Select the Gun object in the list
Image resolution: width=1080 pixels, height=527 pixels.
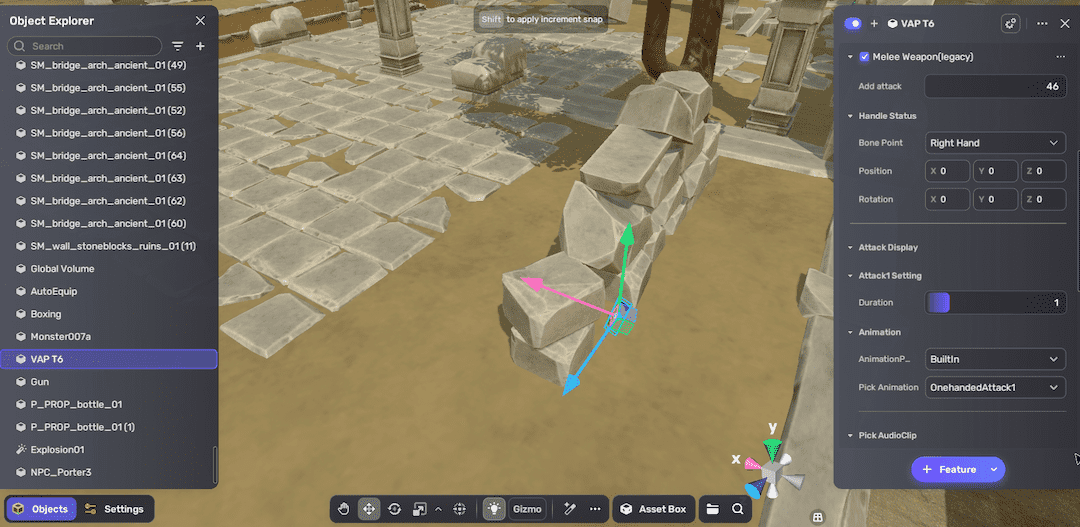pos(39,382)
